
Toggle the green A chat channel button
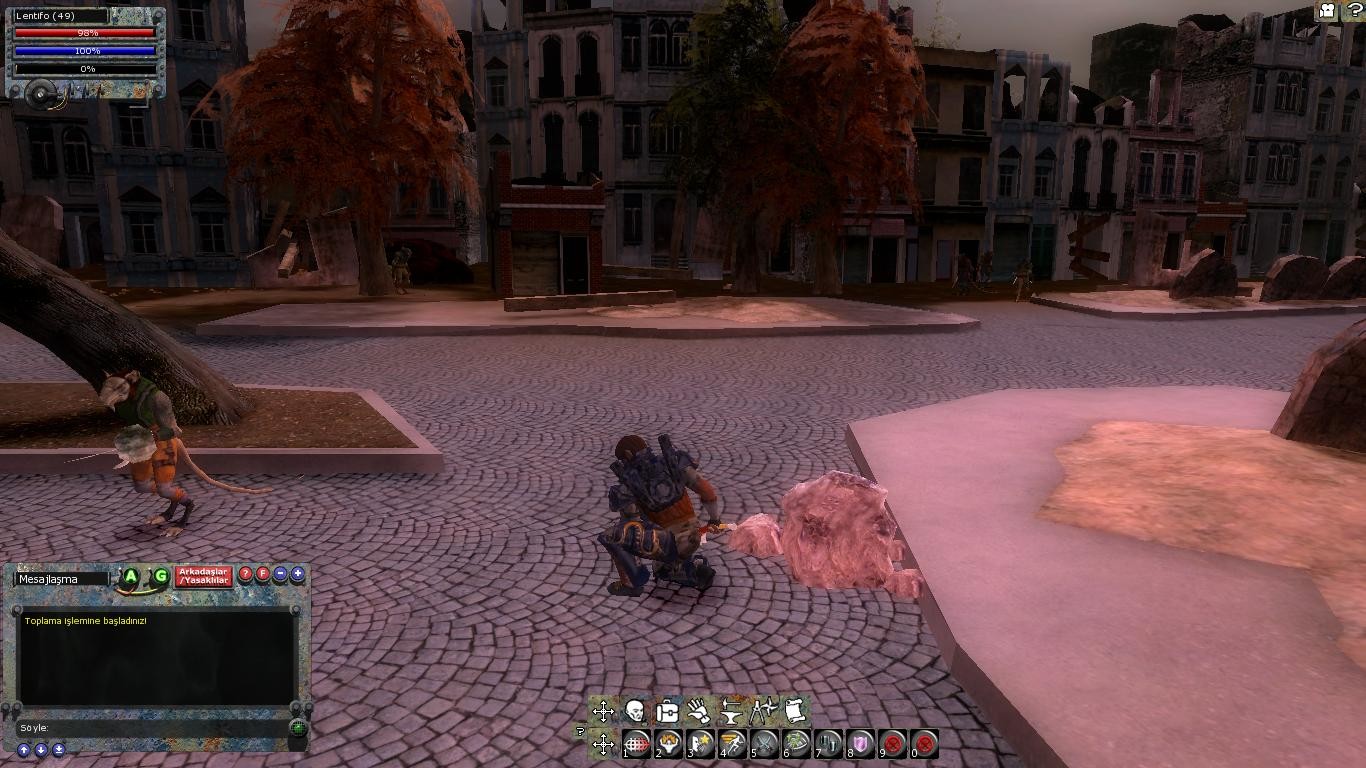coord(131,576)
